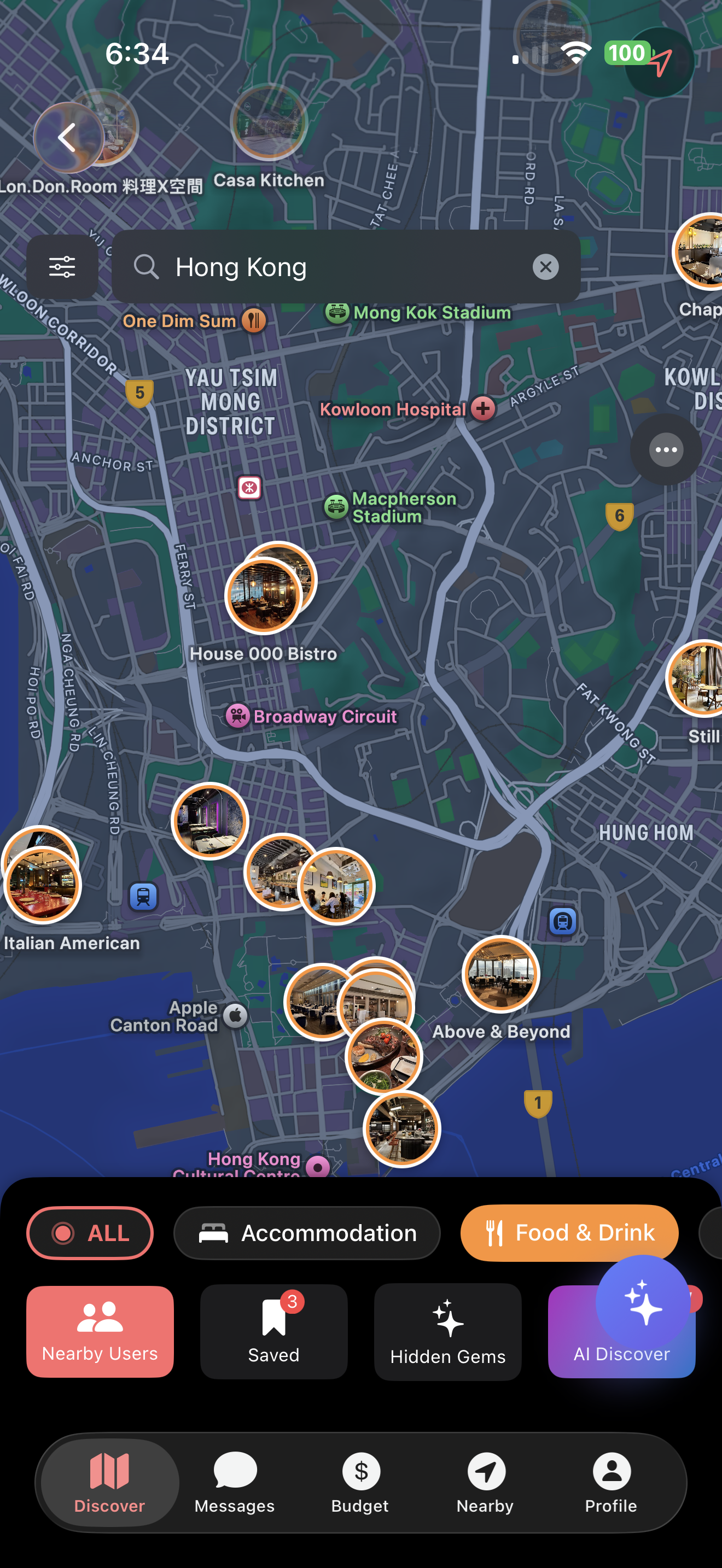Open the search filters icon
This screenshot has width=722, height=1568.
click(x=63, y=266)
